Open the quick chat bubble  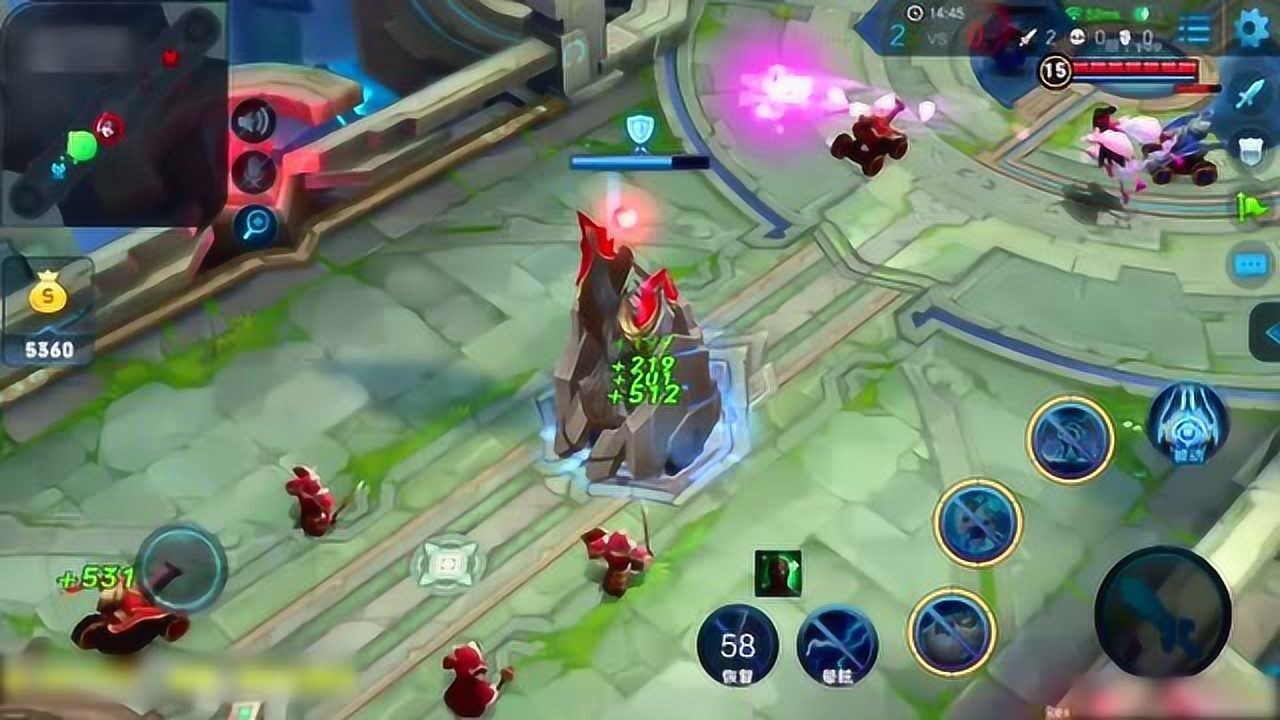point(1250,264)
